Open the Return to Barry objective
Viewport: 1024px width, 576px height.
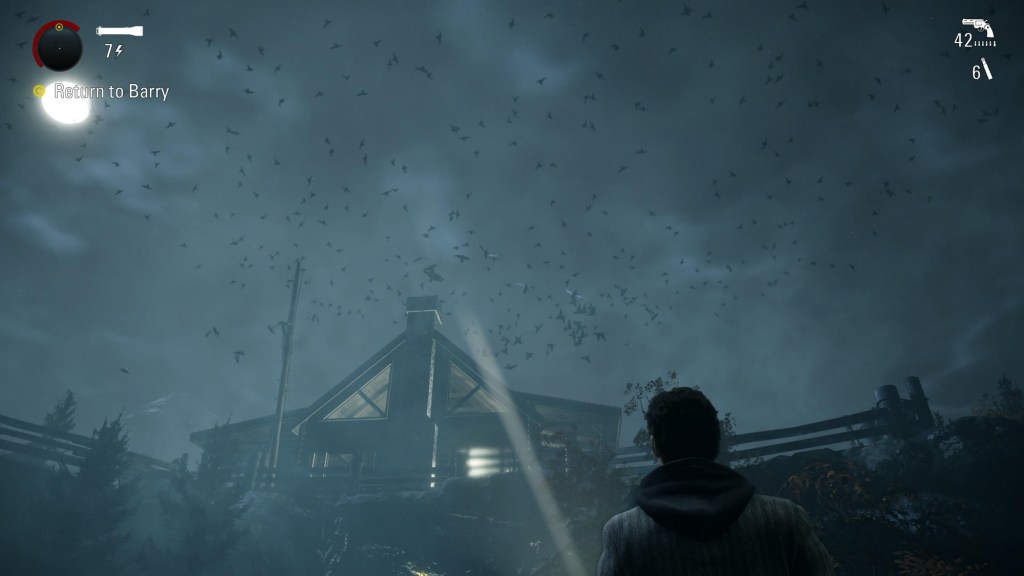pos(111,91)
